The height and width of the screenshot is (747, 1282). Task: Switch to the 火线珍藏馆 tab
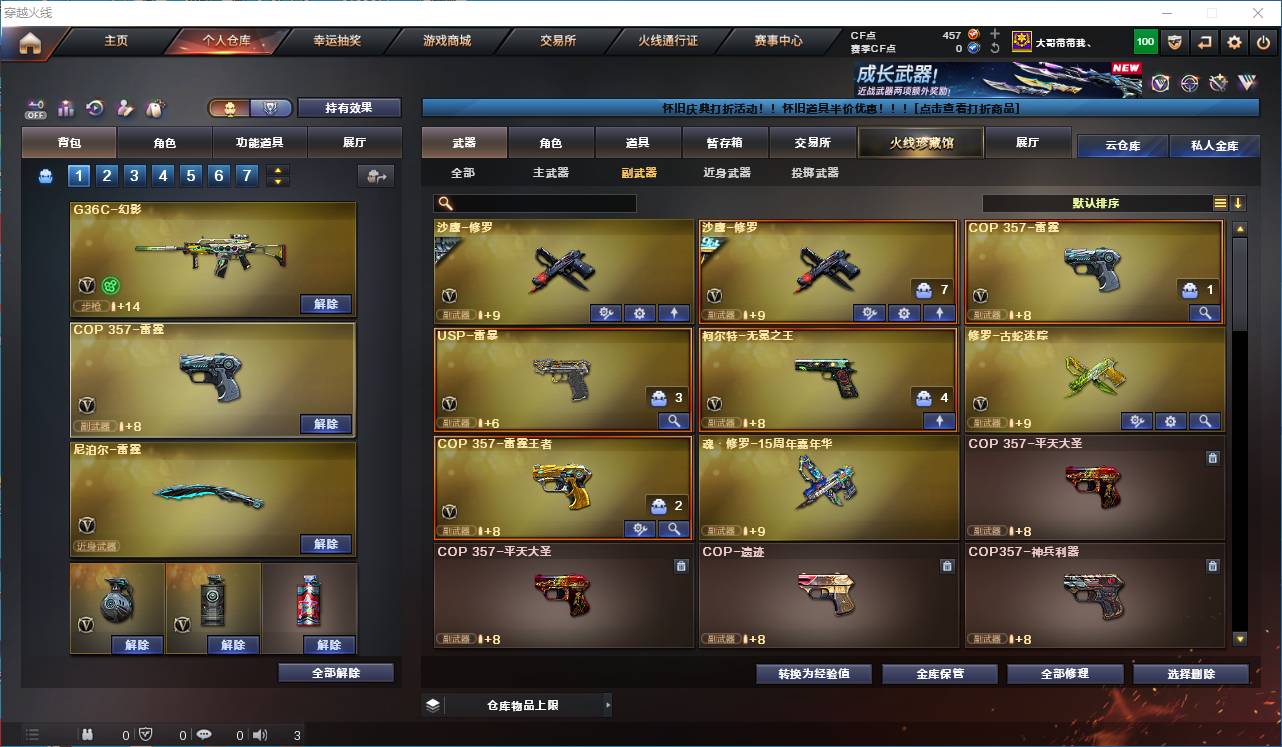coord(919,142)
